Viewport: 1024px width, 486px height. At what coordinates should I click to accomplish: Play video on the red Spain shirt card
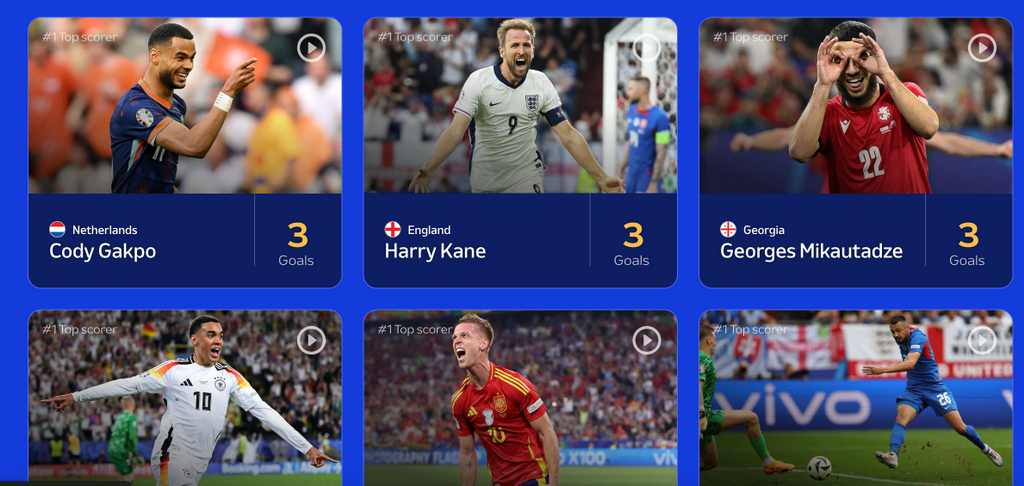point(647,340)
